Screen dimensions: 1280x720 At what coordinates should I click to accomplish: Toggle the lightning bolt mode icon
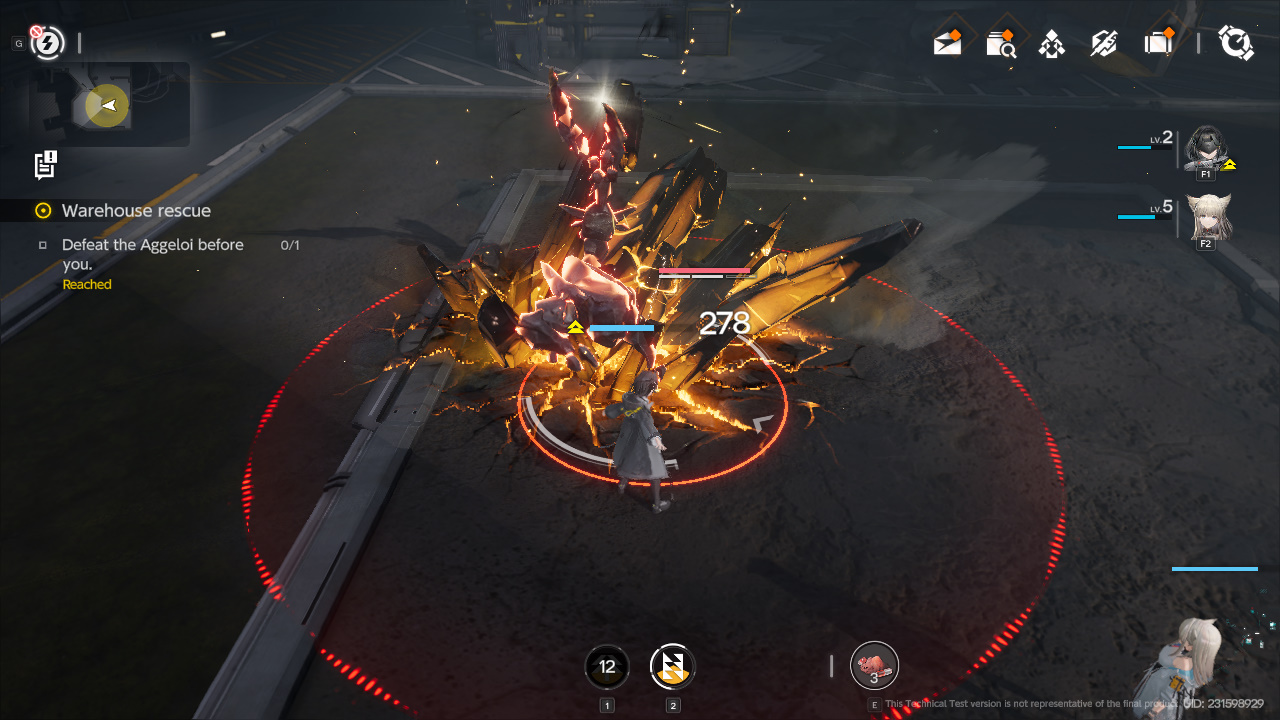[x=47, y=42]
